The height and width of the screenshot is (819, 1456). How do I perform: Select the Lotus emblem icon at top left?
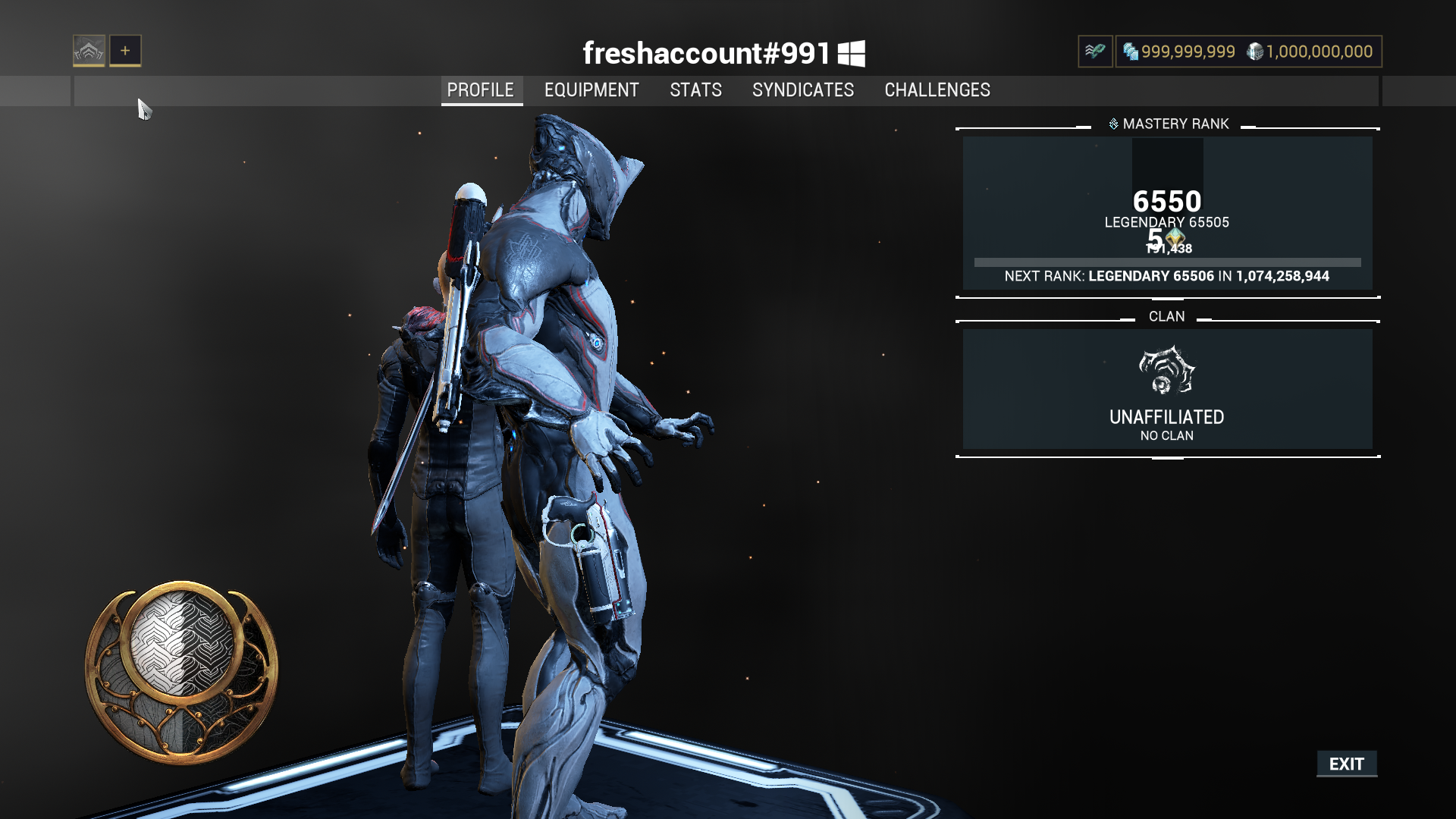click(89, 51)
